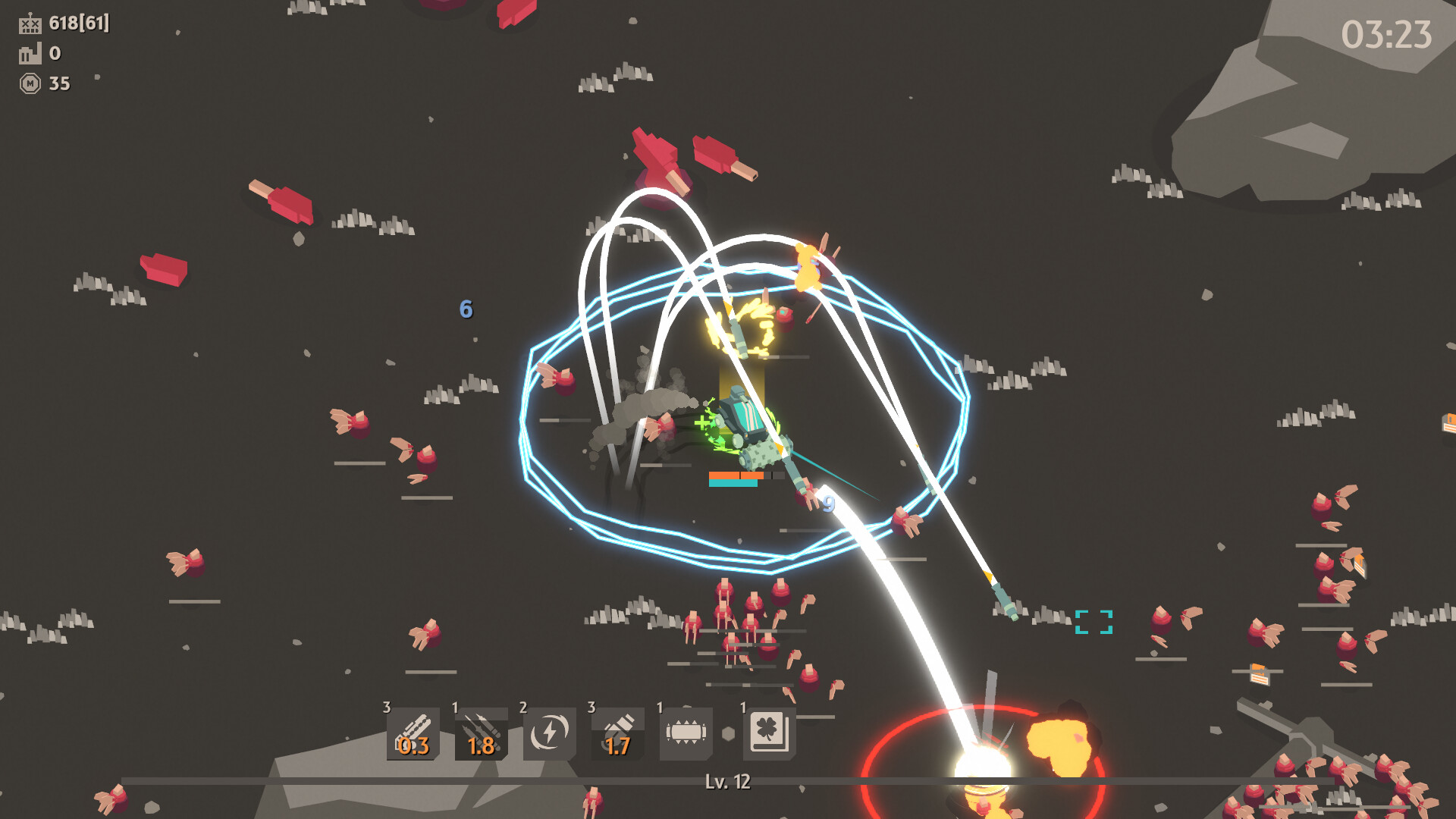The height and width of the screenshot is (819, 1456).
Task: Choose the mortar cannon weapon slot
Action: pyautogui.click(x=617, y=733)
